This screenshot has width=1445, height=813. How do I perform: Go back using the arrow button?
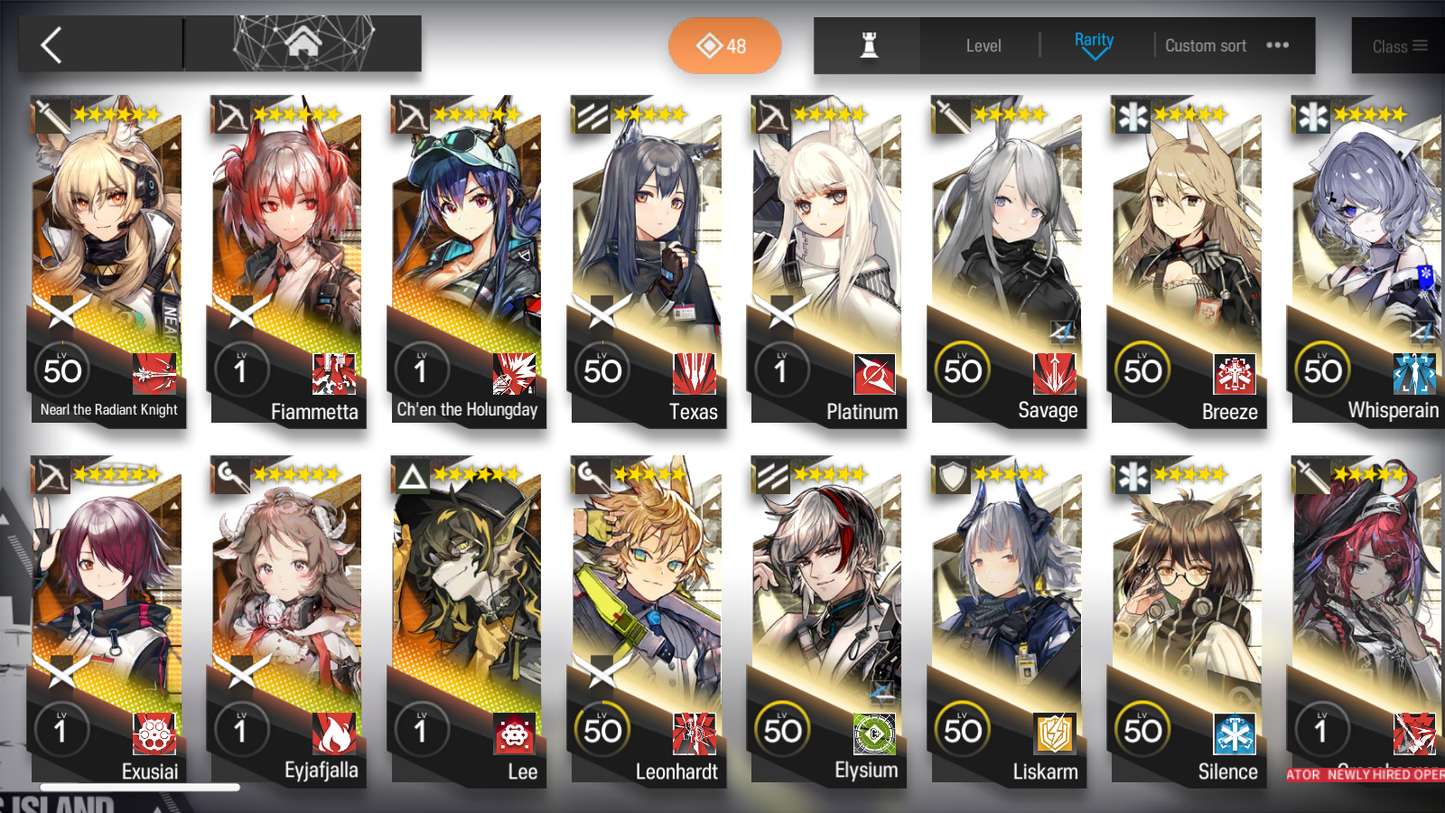(x=52, y=45)
